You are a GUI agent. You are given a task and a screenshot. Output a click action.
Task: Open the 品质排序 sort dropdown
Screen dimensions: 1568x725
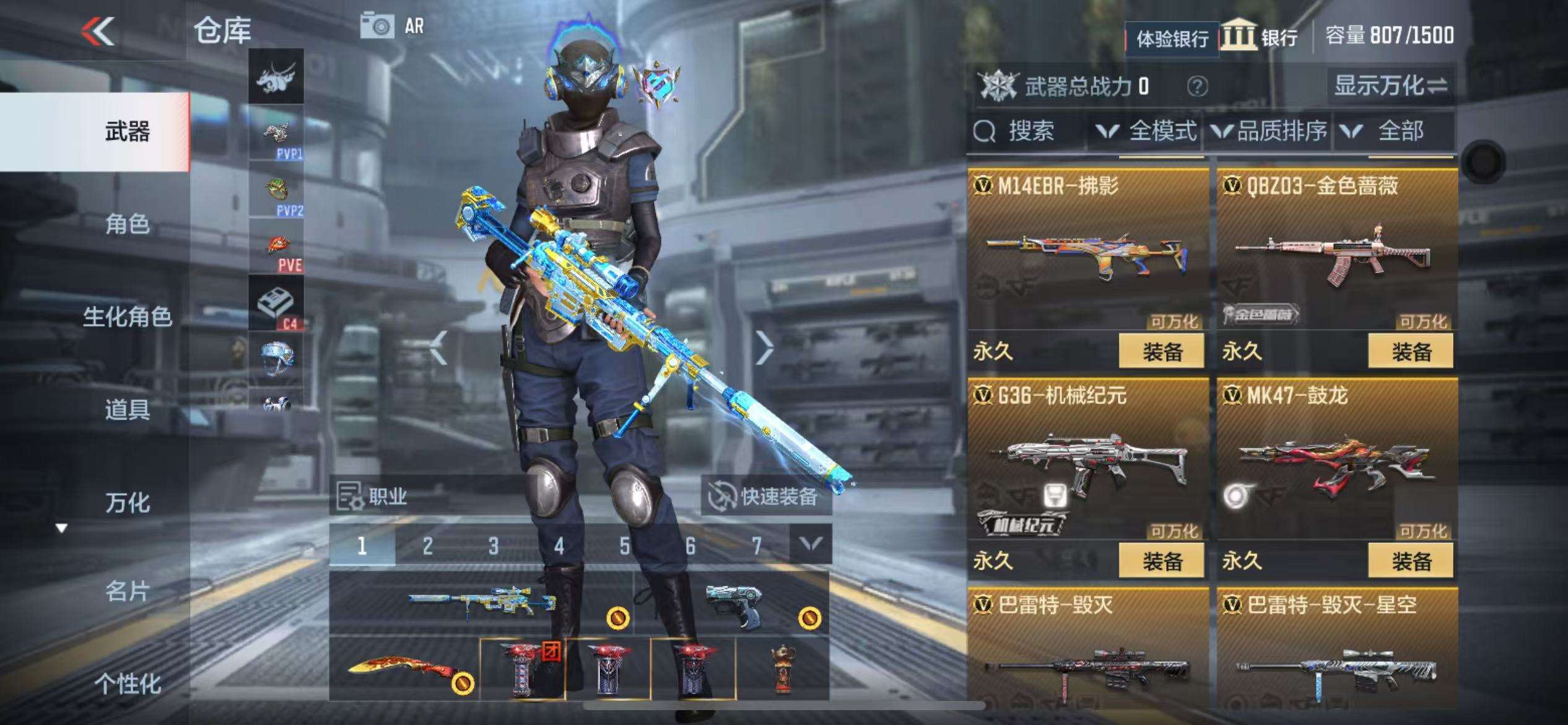click(1270, 131)
